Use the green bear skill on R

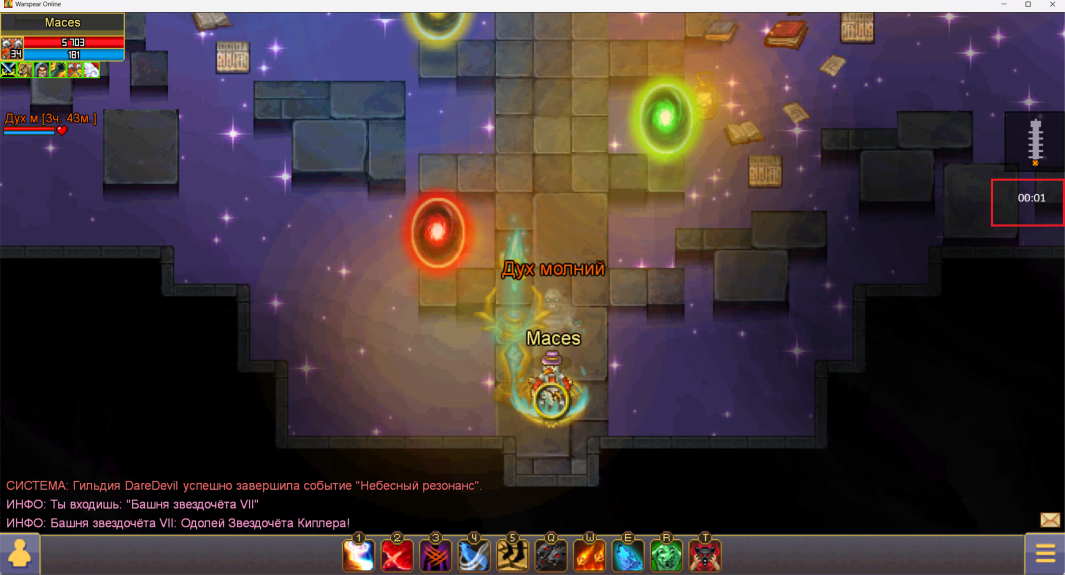tap(667, 555)
